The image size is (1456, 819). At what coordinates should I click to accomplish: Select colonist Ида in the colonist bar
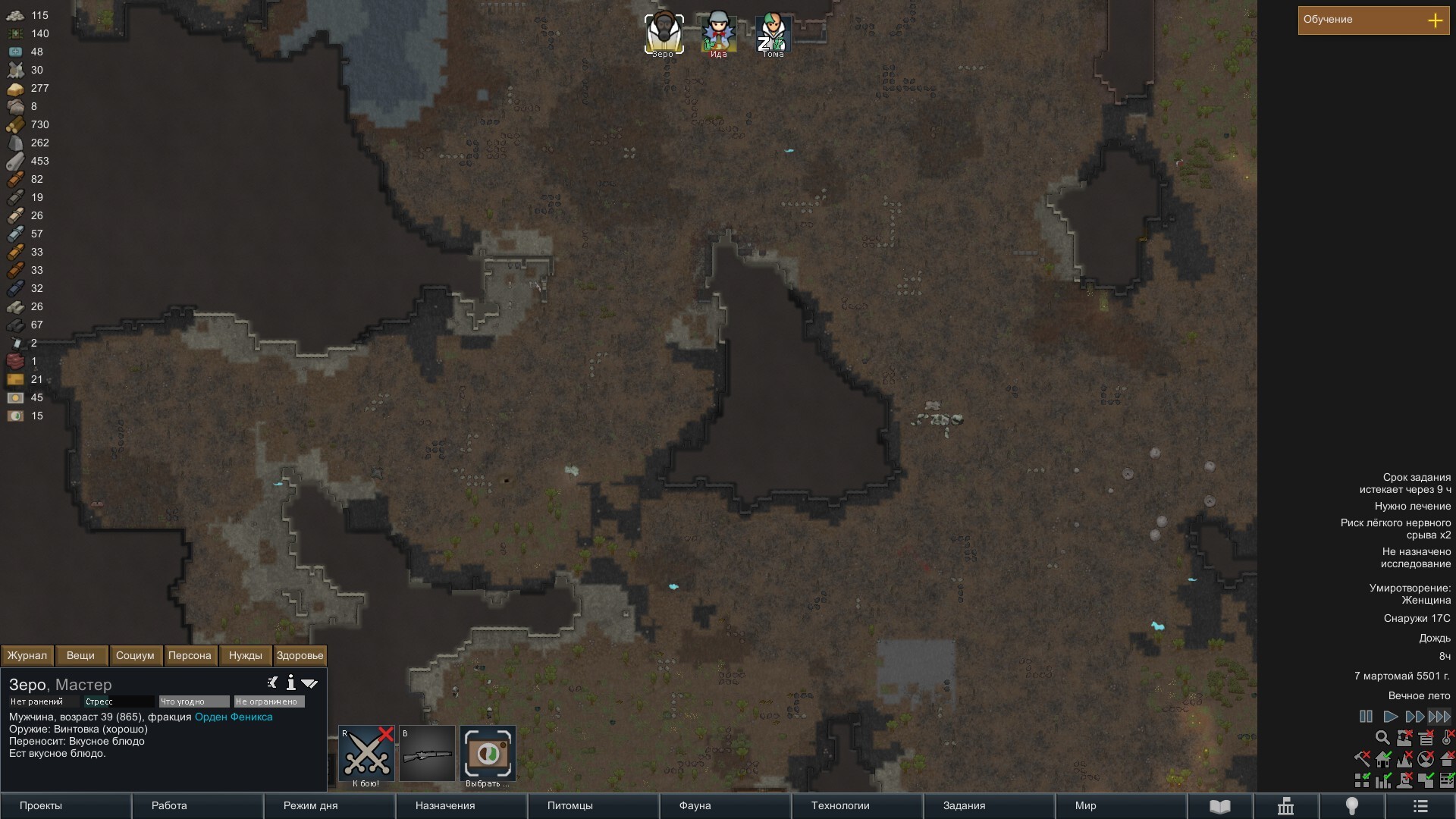click(x=718, y=33)
